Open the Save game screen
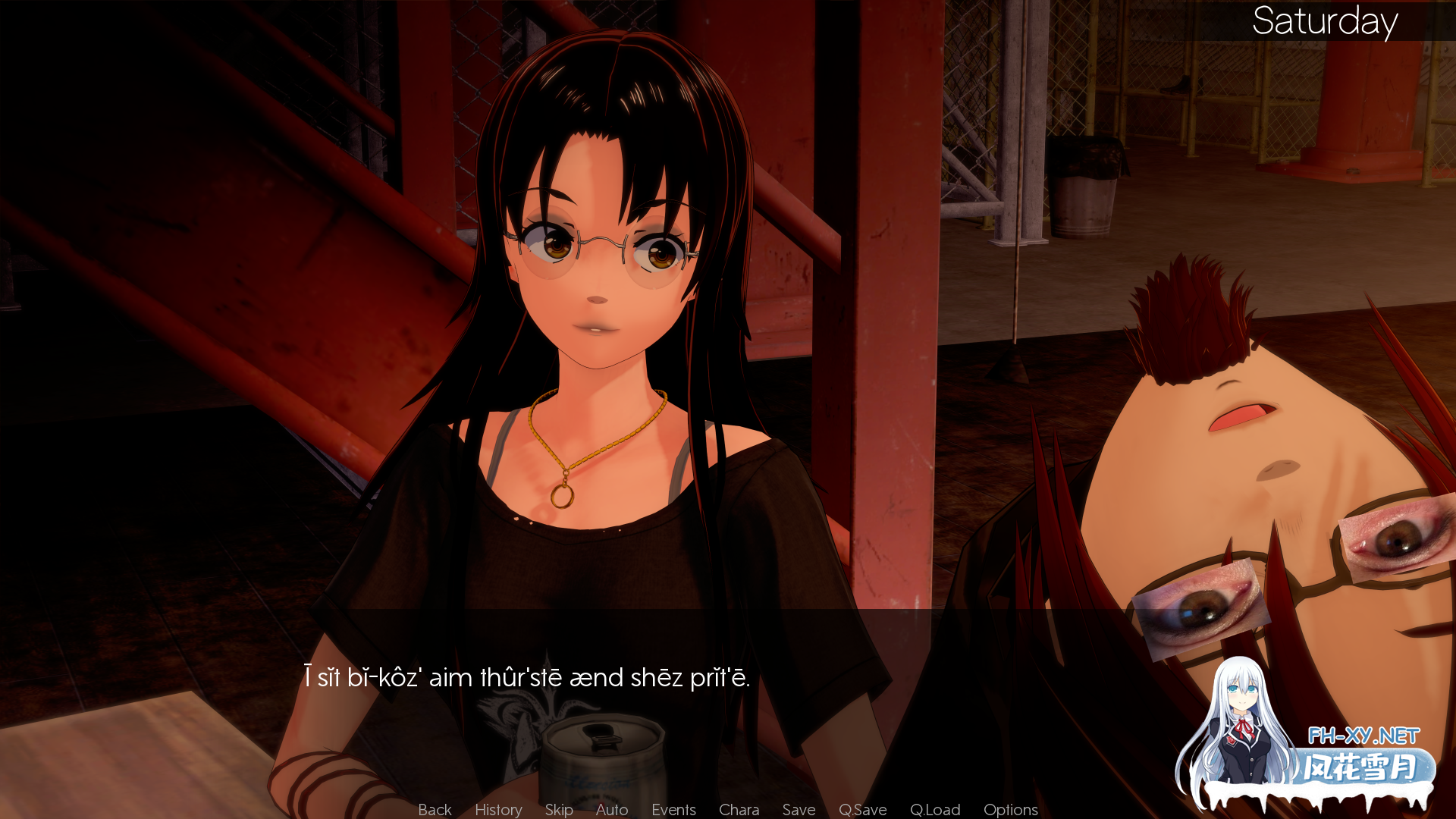Image resolution: width=1456 pixels, height=819 pixels. pyautogui.click(x=798, y=809)
